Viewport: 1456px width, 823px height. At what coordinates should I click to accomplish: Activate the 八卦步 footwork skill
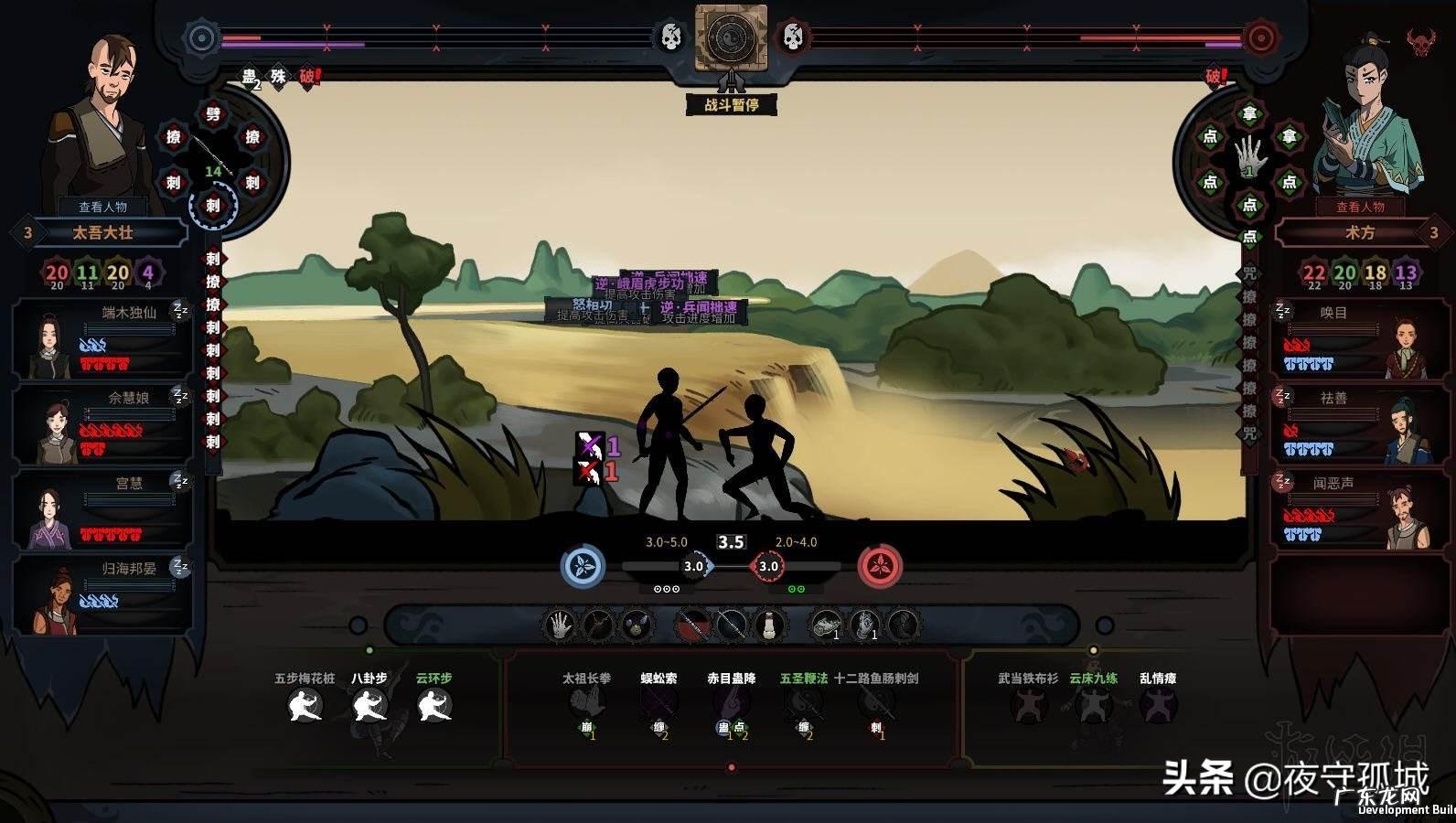(x=369, y=705)
